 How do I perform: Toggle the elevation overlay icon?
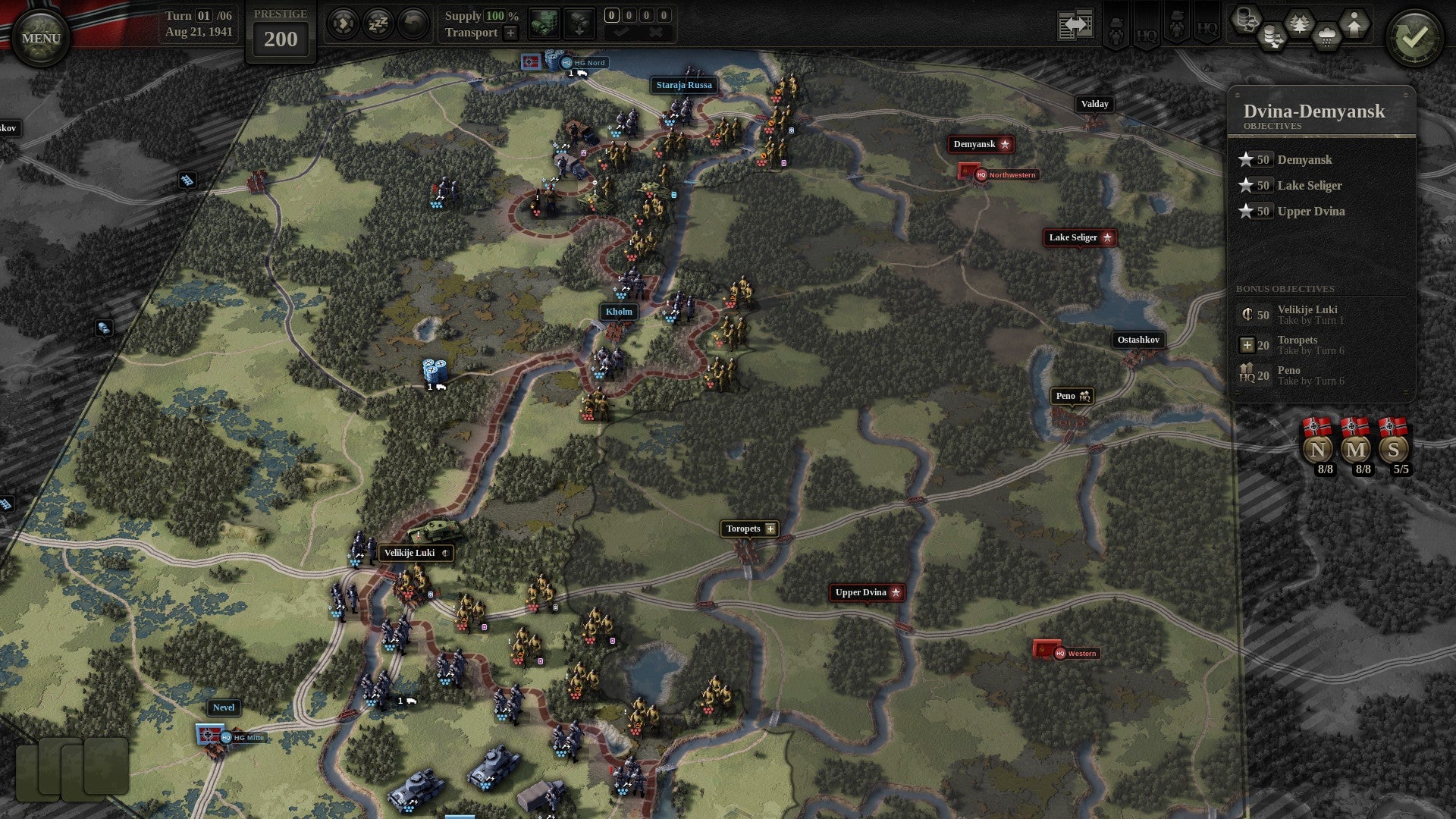[1353, 24]
